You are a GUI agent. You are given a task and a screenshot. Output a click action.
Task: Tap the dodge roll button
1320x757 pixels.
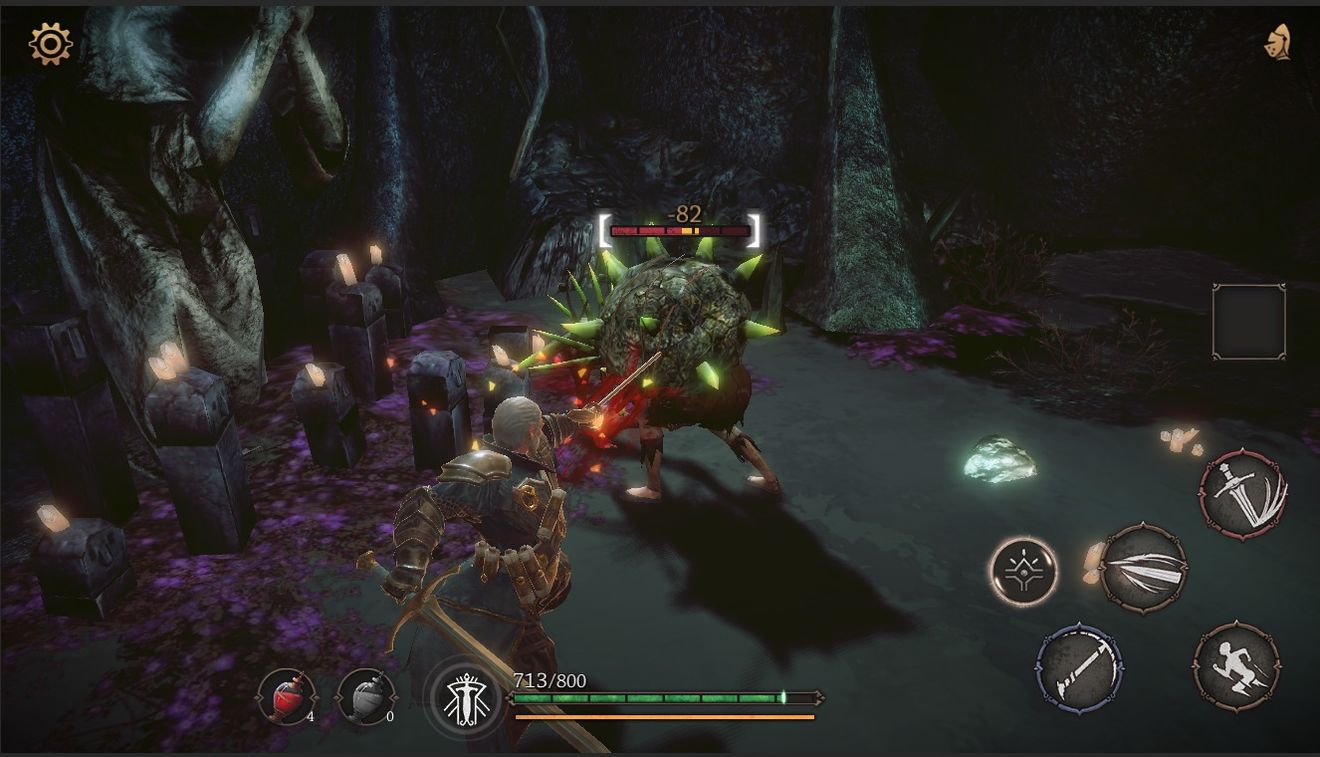click(x=1236, y=666)
